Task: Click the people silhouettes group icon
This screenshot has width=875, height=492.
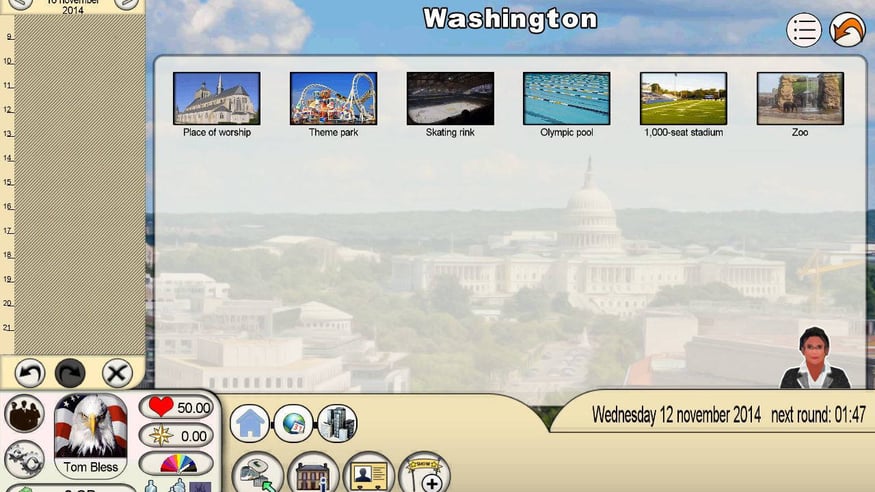Action: 24,413
